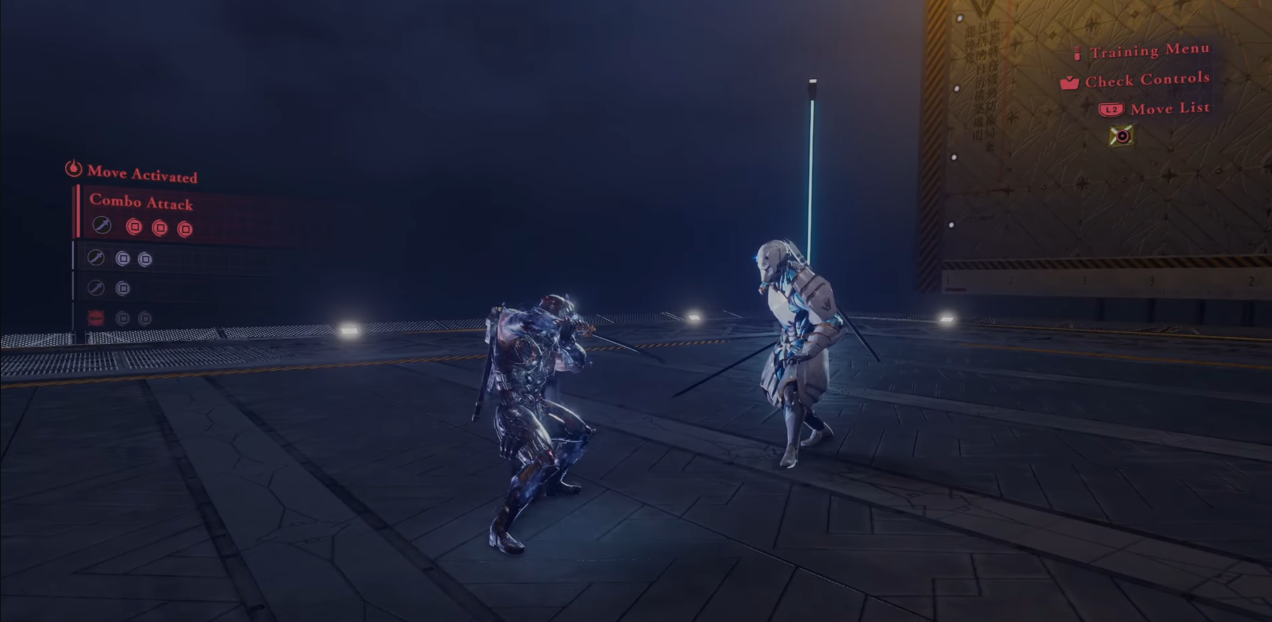Select the Check Controls option

click(x=1146, y=80)
